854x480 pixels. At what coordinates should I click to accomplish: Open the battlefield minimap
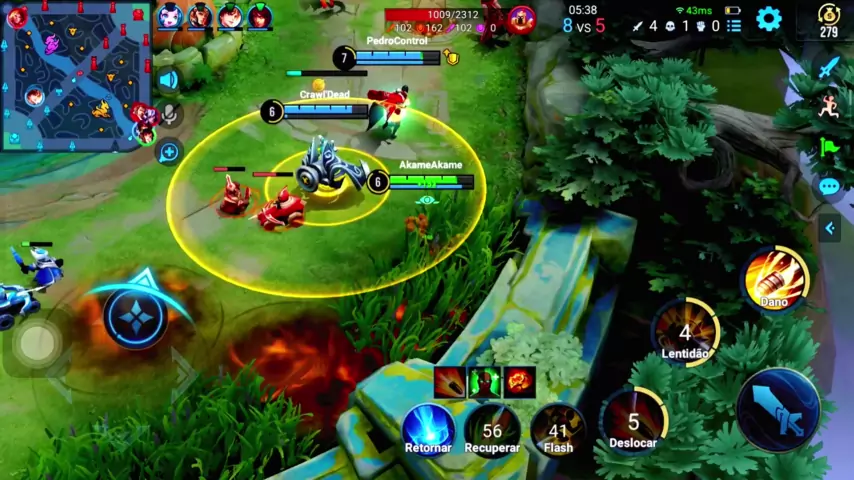(75, 75)
